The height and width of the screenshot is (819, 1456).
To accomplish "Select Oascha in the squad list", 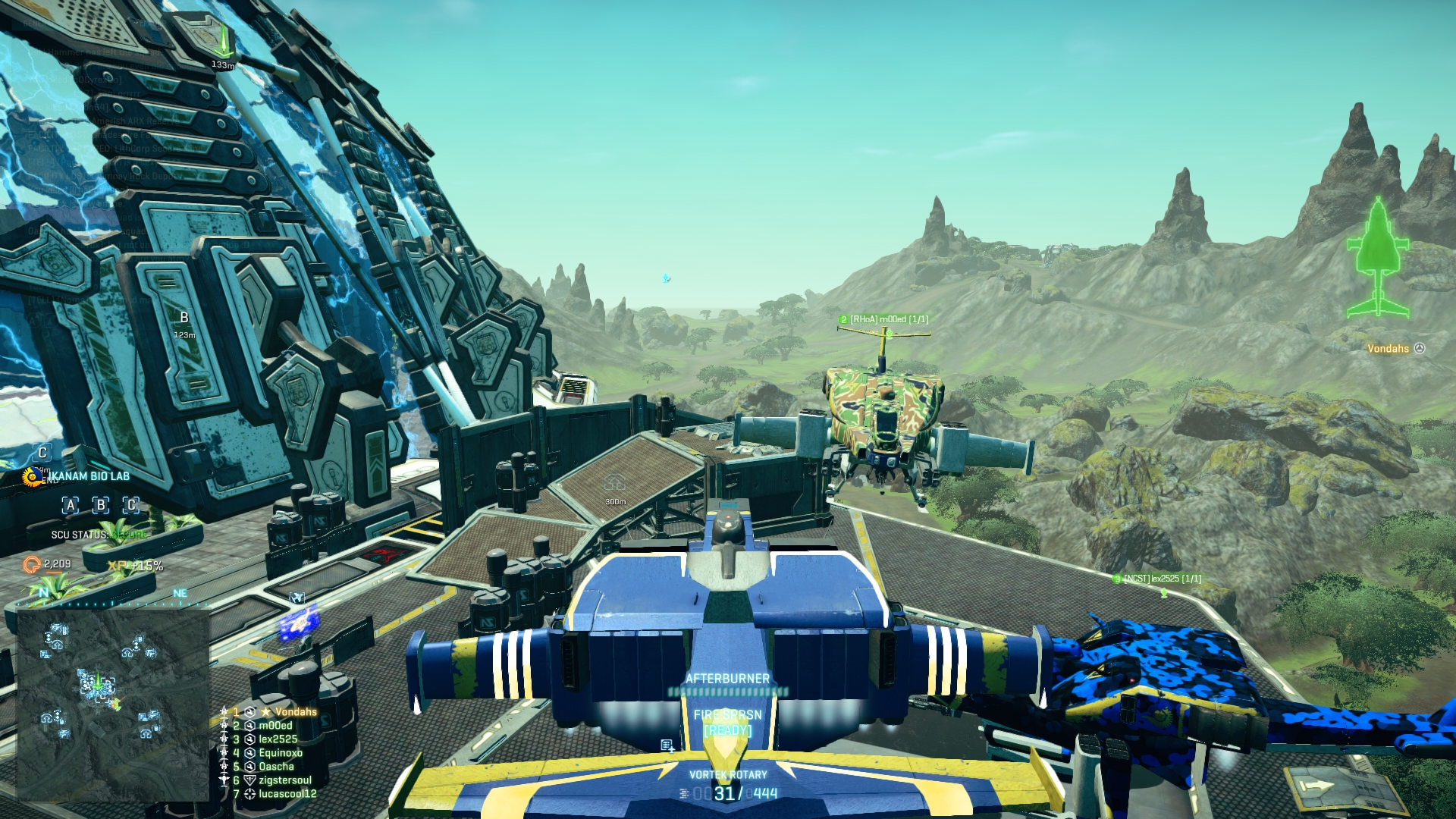I will click(x=276, y=767).
